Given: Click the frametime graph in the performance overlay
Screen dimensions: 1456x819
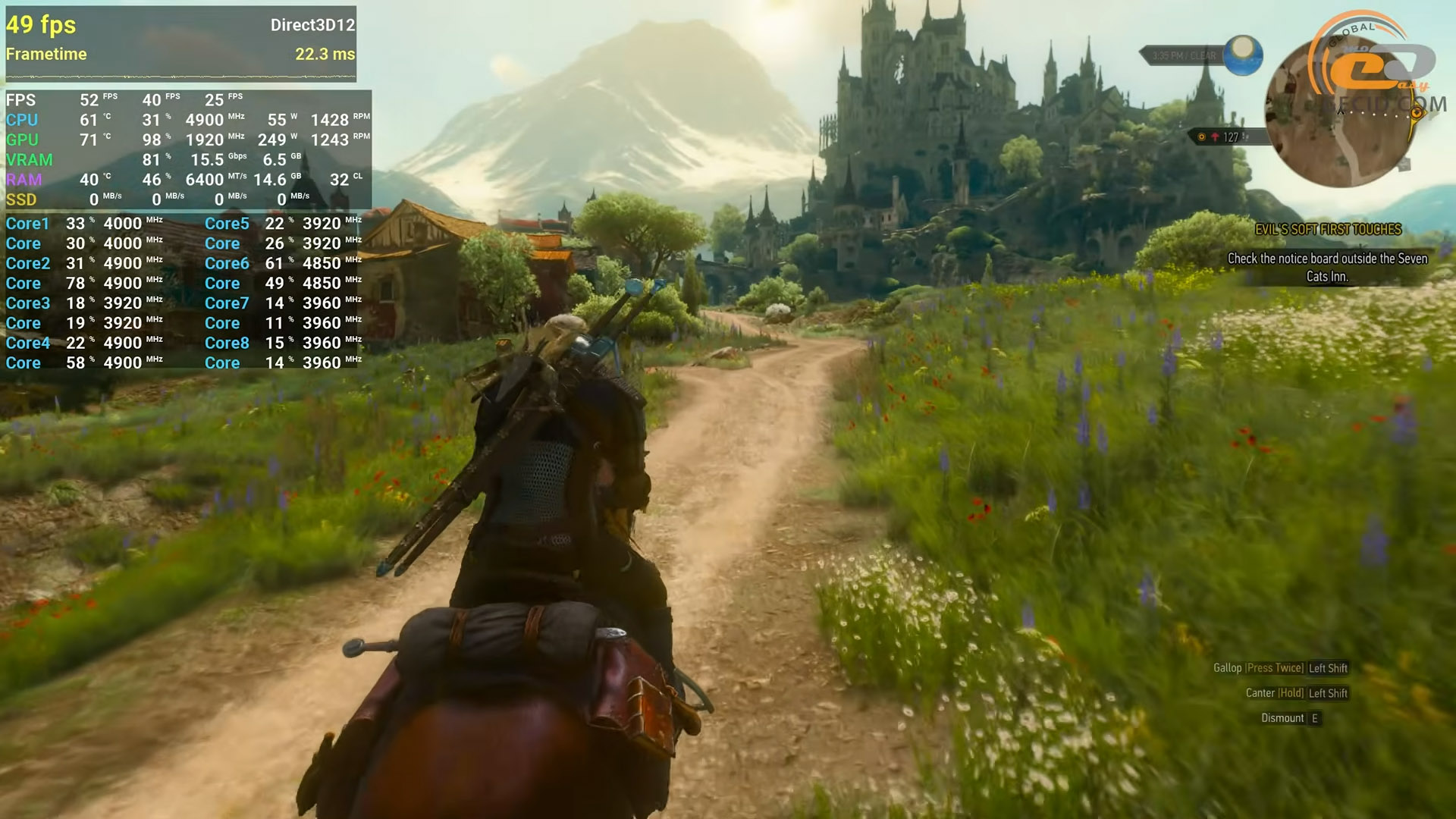Looking at the screenshot, I should (180, 76).
